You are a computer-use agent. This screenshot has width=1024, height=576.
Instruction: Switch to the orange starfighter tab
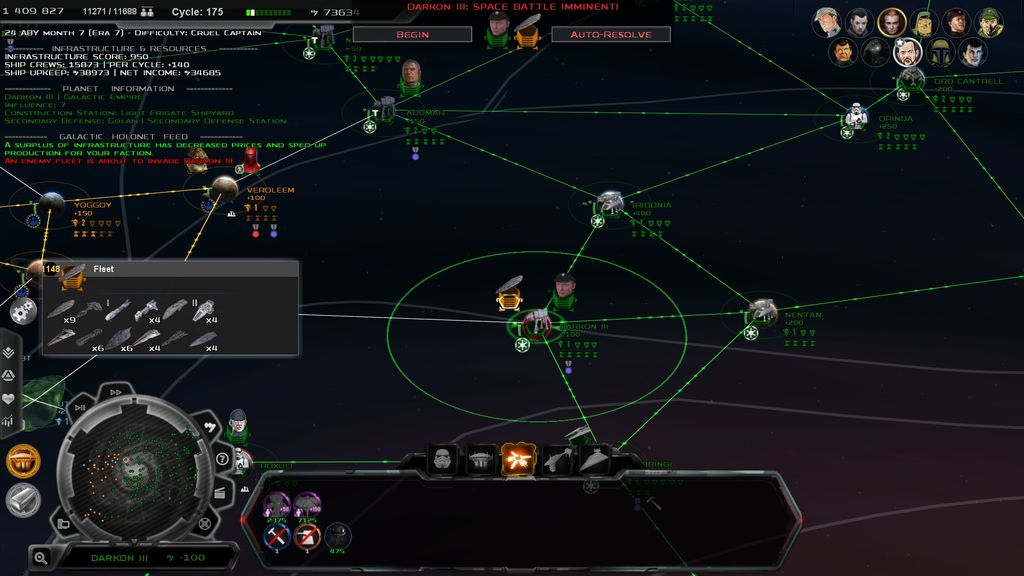pos(517,460)
